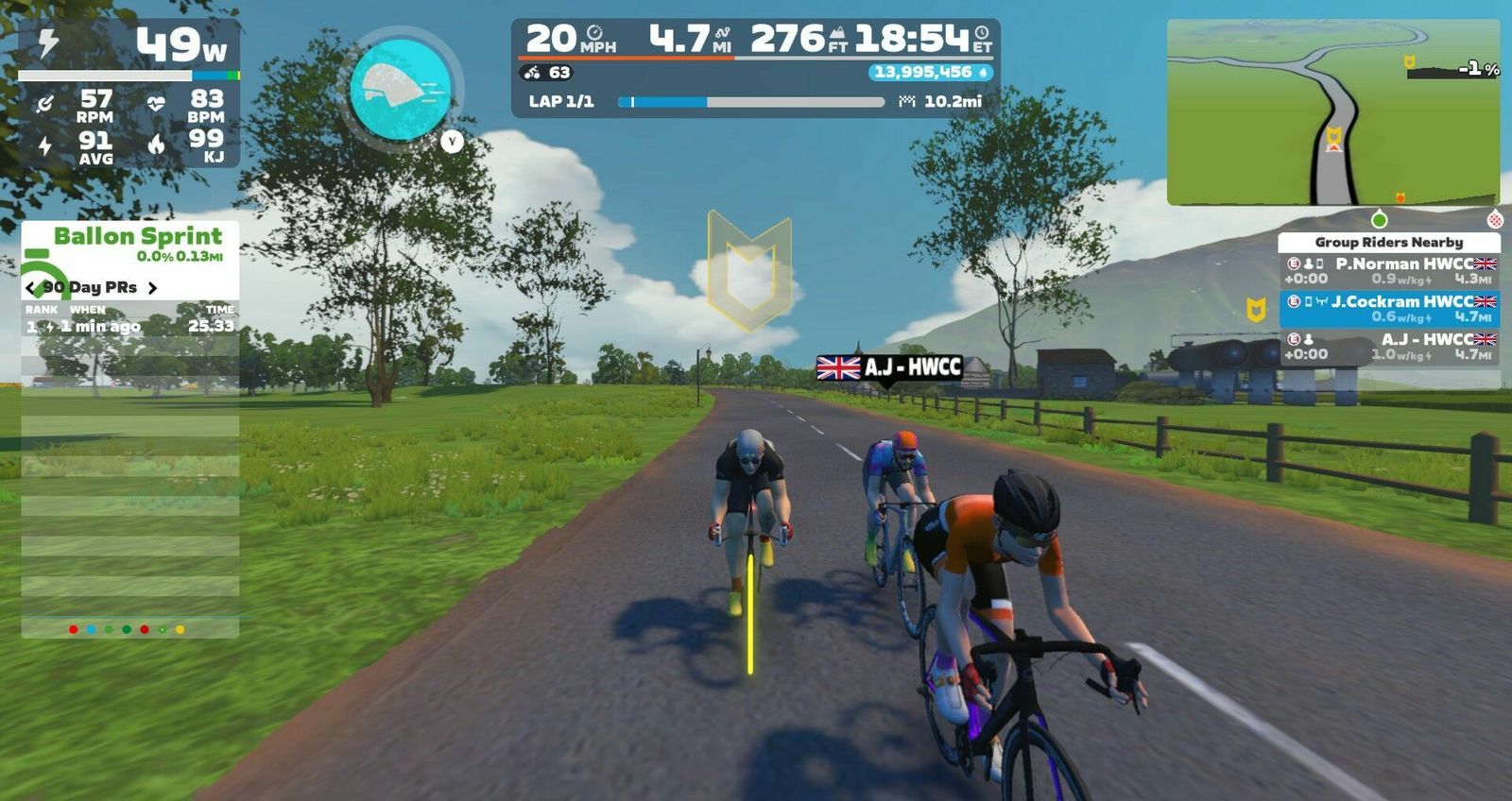1512x801 pixels.
Task: Activate the aero helmet power-up
Action: (x=400, y=90)
